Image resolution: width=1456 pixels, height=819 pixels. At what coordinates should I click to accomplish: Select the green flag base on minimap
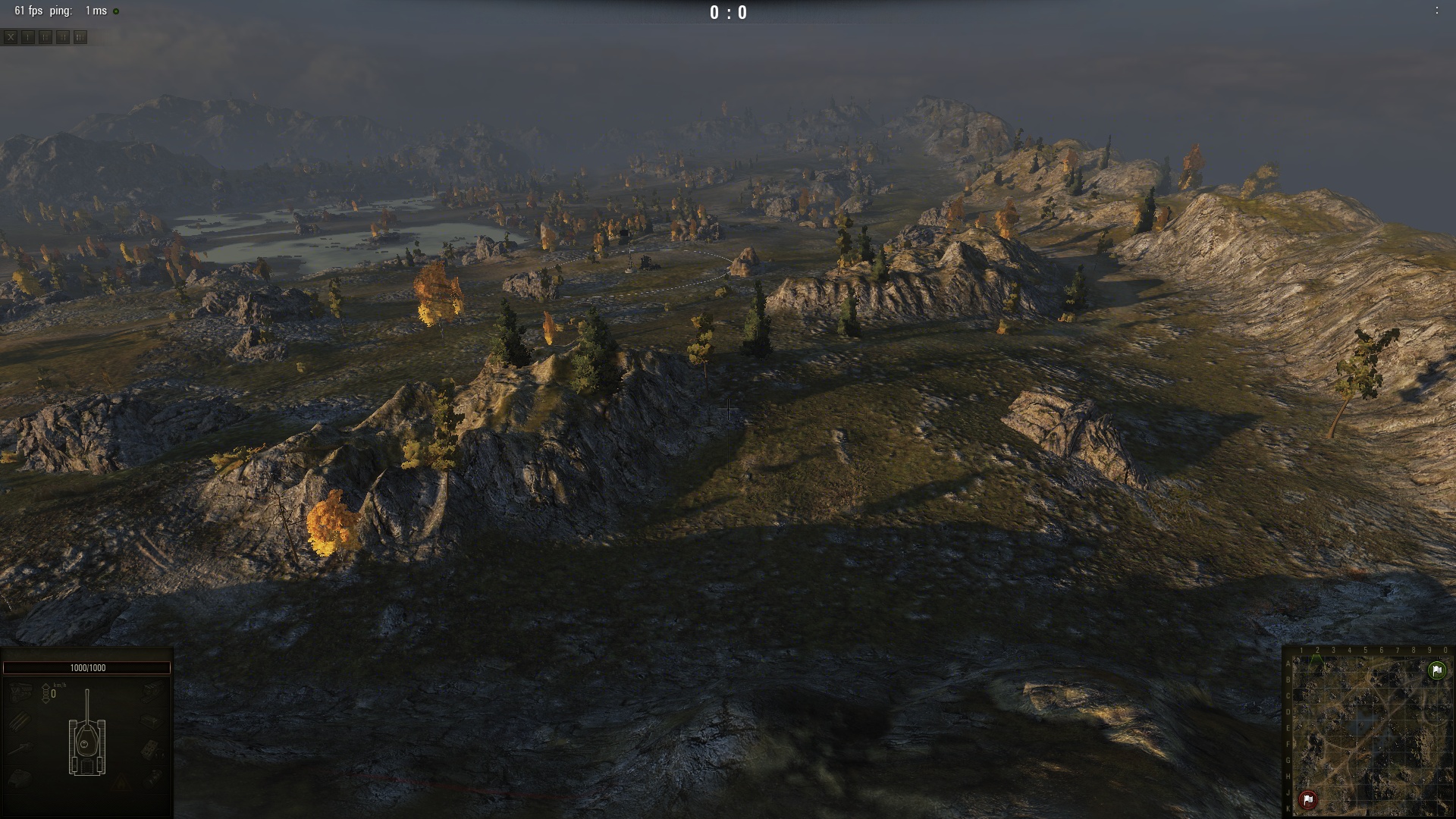click(x=1437, y=670)
